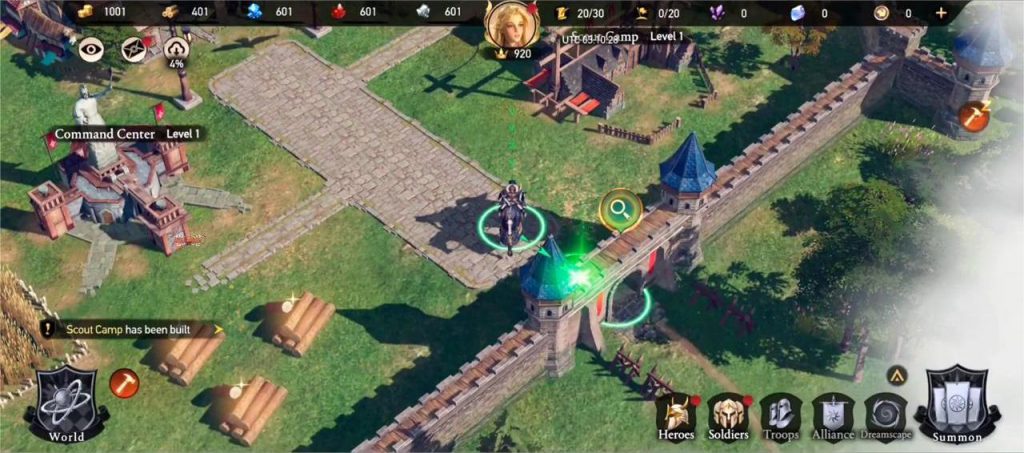1024x453 pixels.
Task: Open the Soldiers menu
Action: click(728, 415)
